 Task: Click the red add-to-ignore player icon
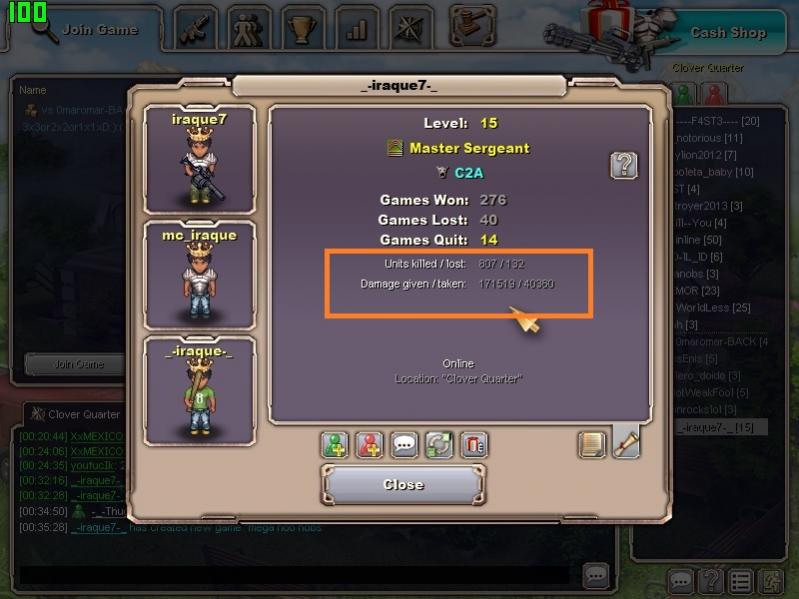(370, 445)
